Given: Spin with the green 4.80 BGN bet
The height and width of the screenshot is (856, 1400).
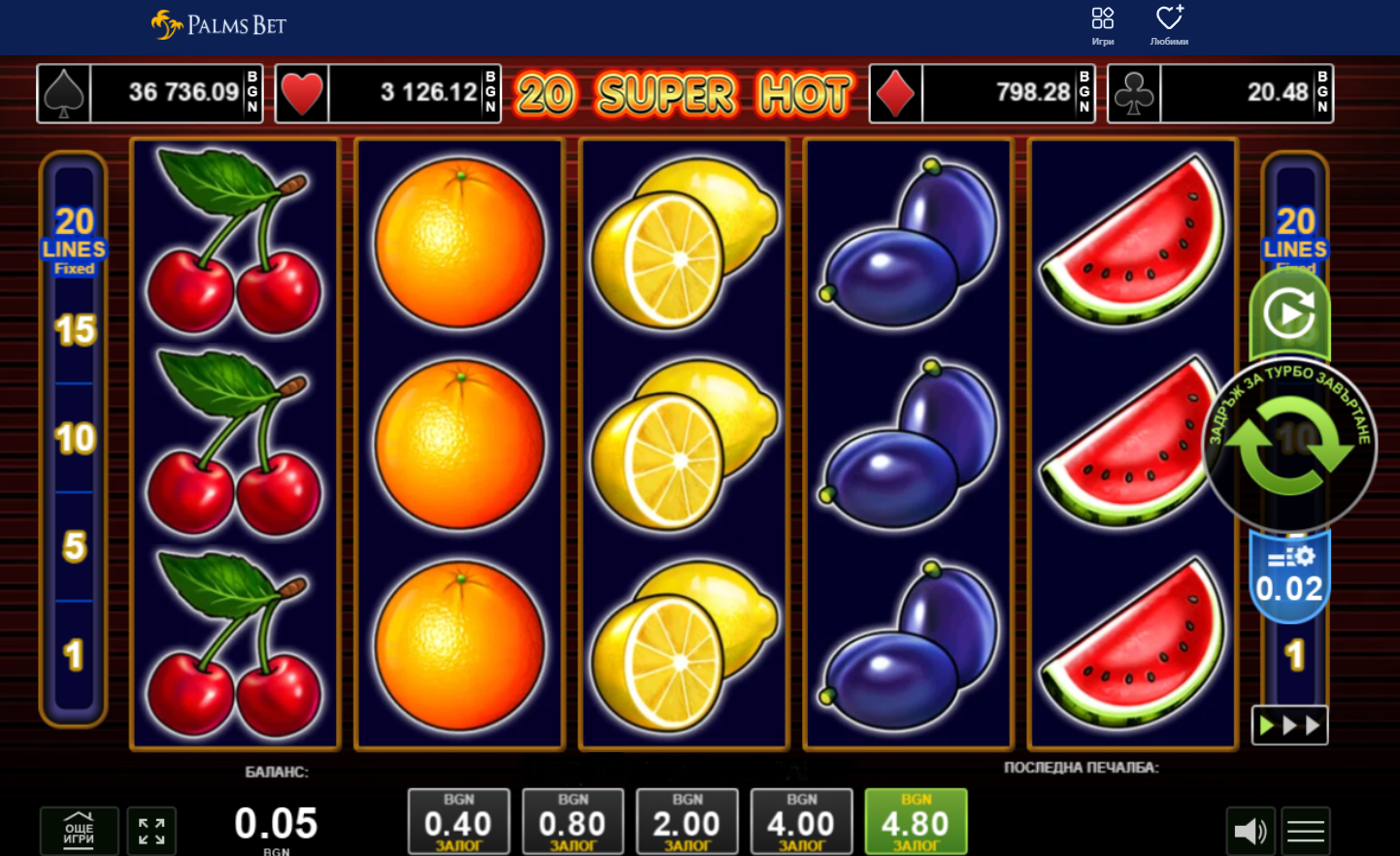Looking at the screenshot, I should pos(916,821).
